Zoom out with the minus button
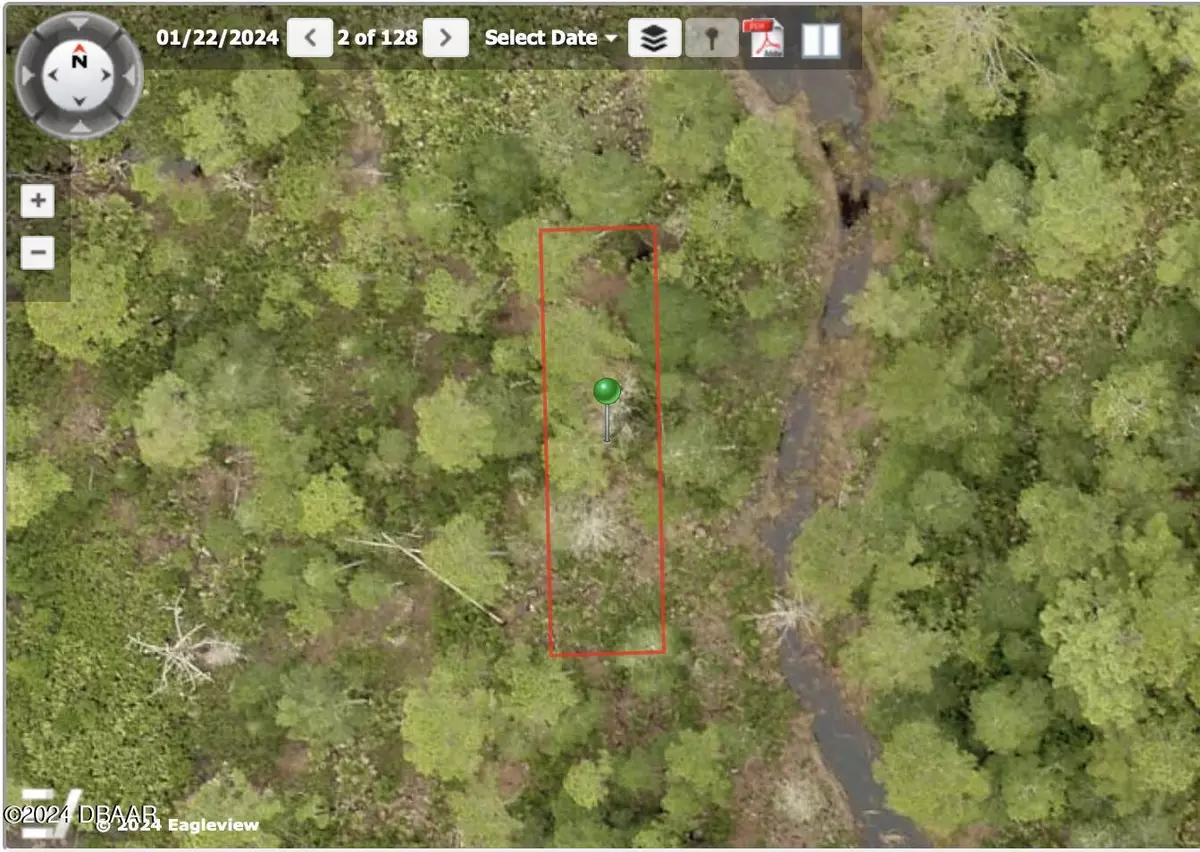1200x852 pixels. click(x=38, y=253)
